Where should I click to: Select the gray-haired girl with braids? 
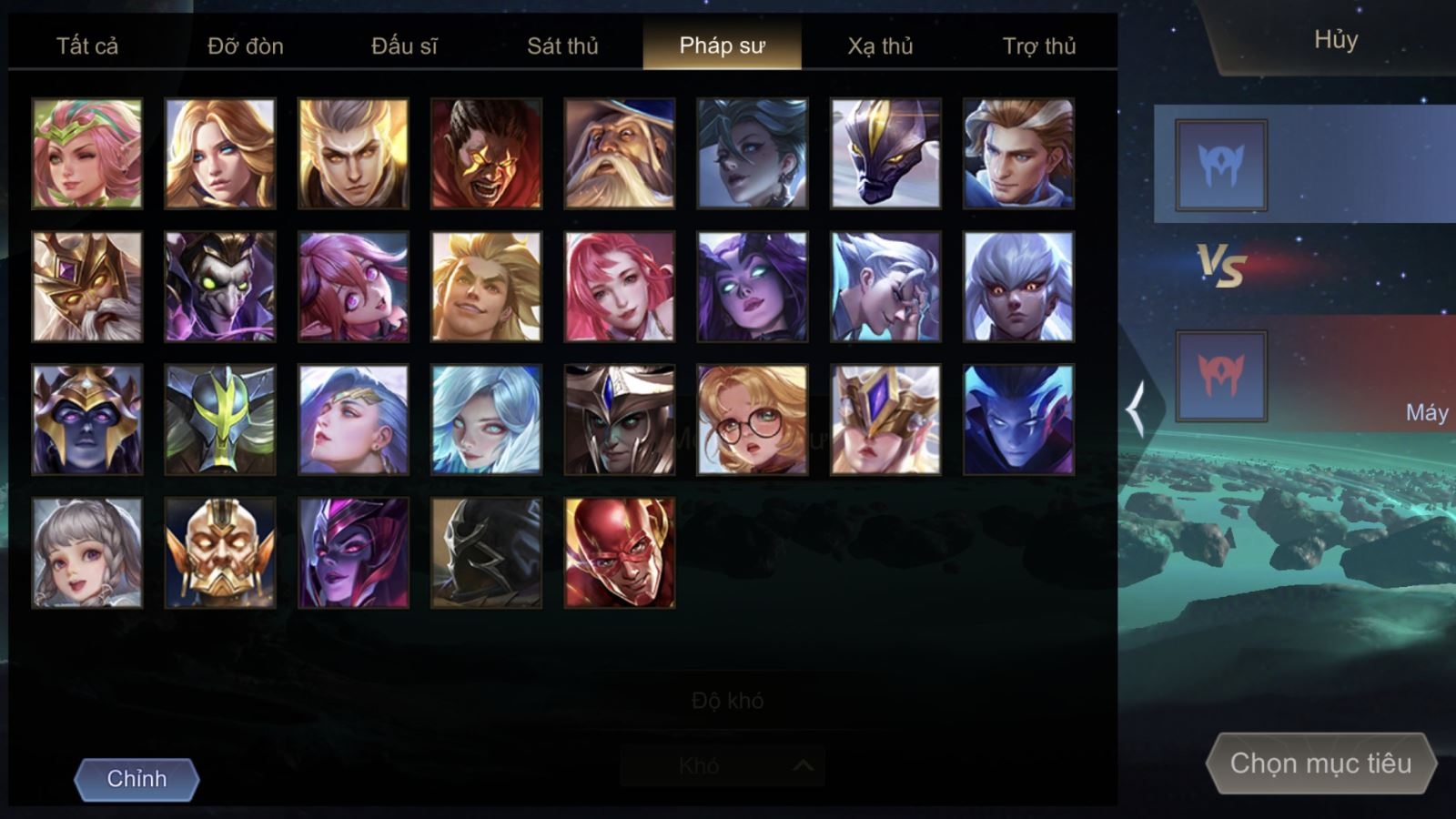(x=87, y=552)
